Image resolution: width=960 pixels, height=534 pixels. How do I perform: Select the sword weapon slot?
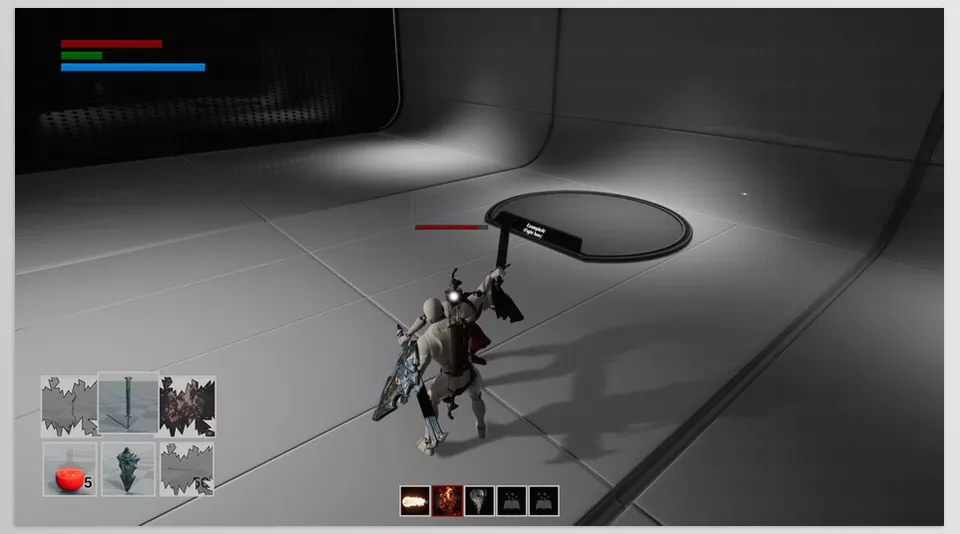point(129,405)
